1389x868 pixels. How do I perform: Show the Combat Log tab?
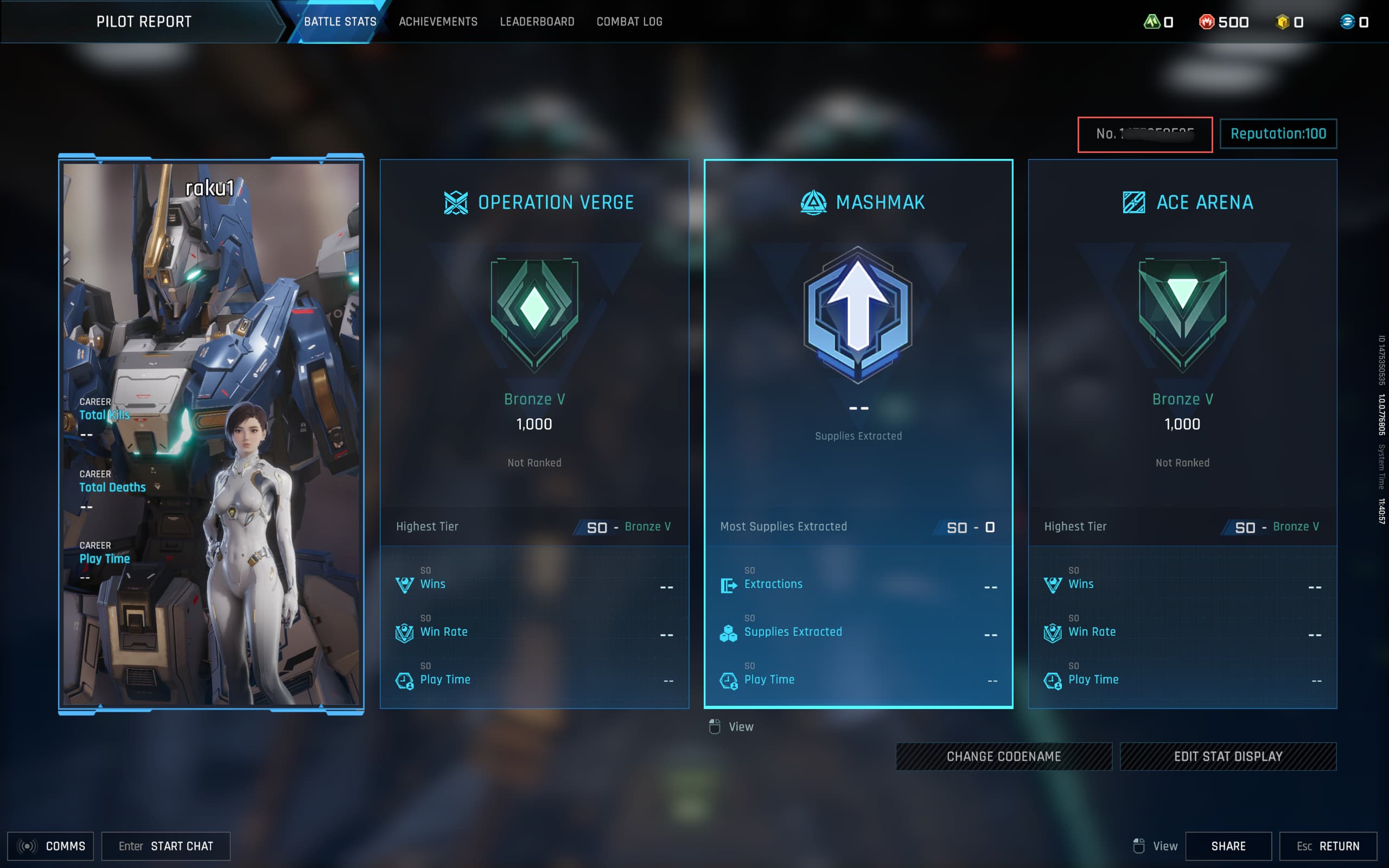pos(629,22)
